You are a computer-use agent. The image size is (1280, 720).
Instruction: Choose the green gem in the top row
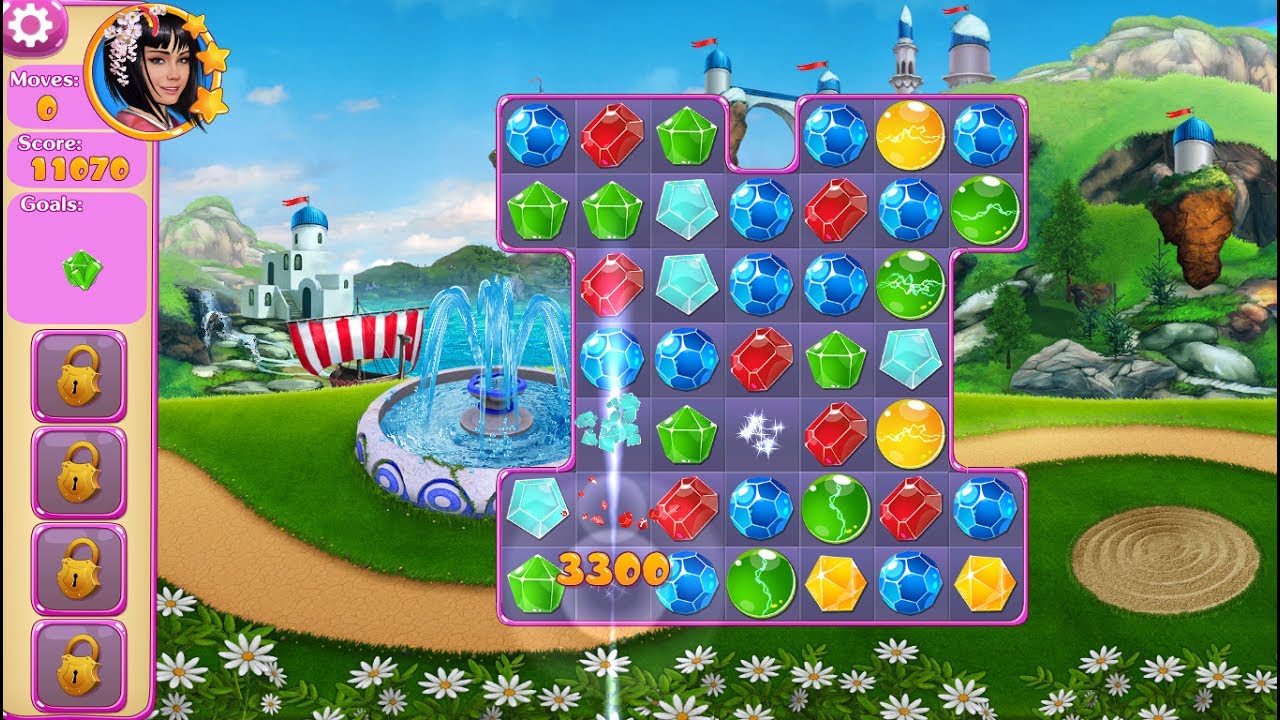click(x=686, y=135)
